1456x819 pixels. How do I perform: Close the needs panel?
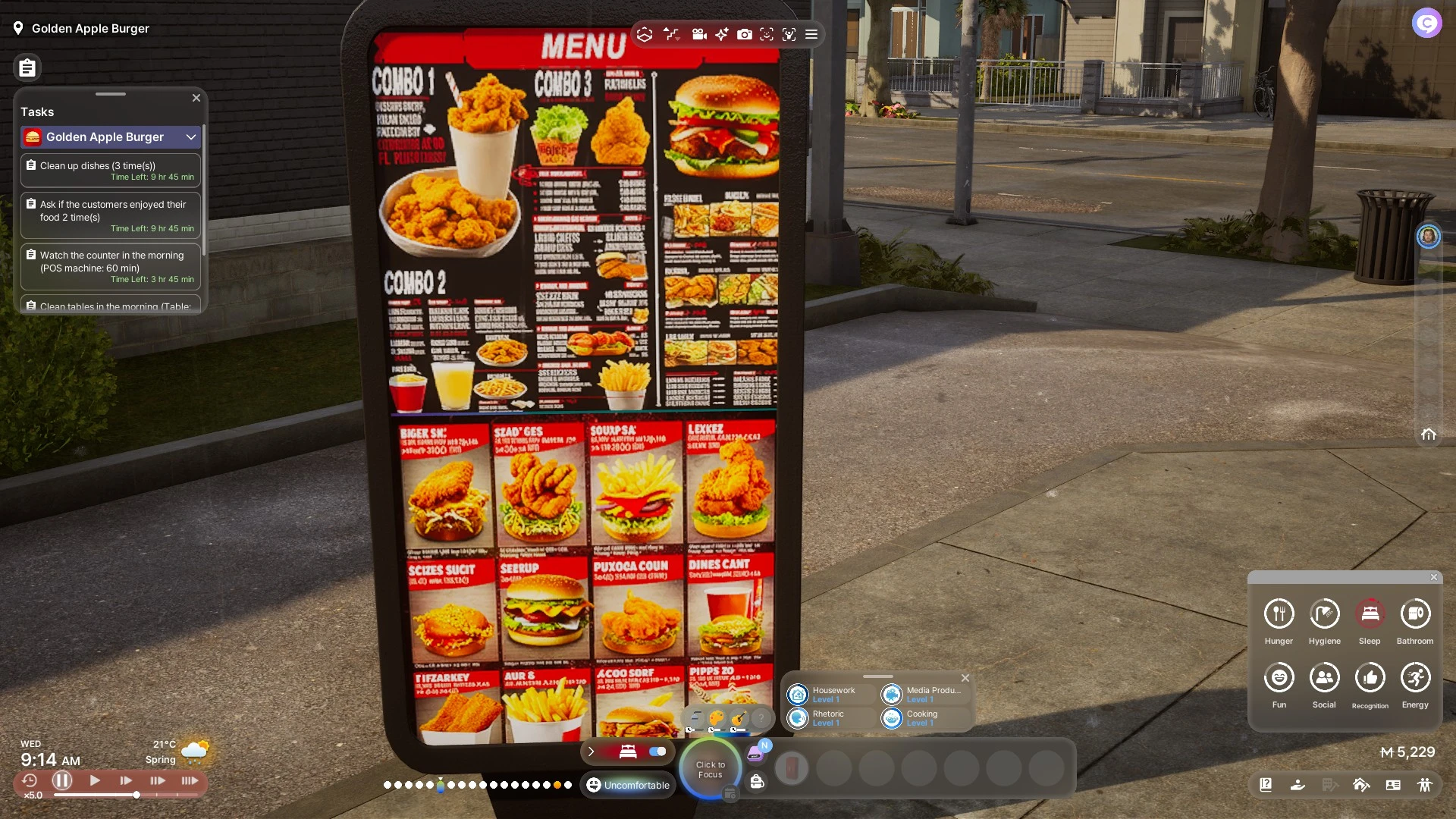pyautogui.click(x=1434, y=577)
